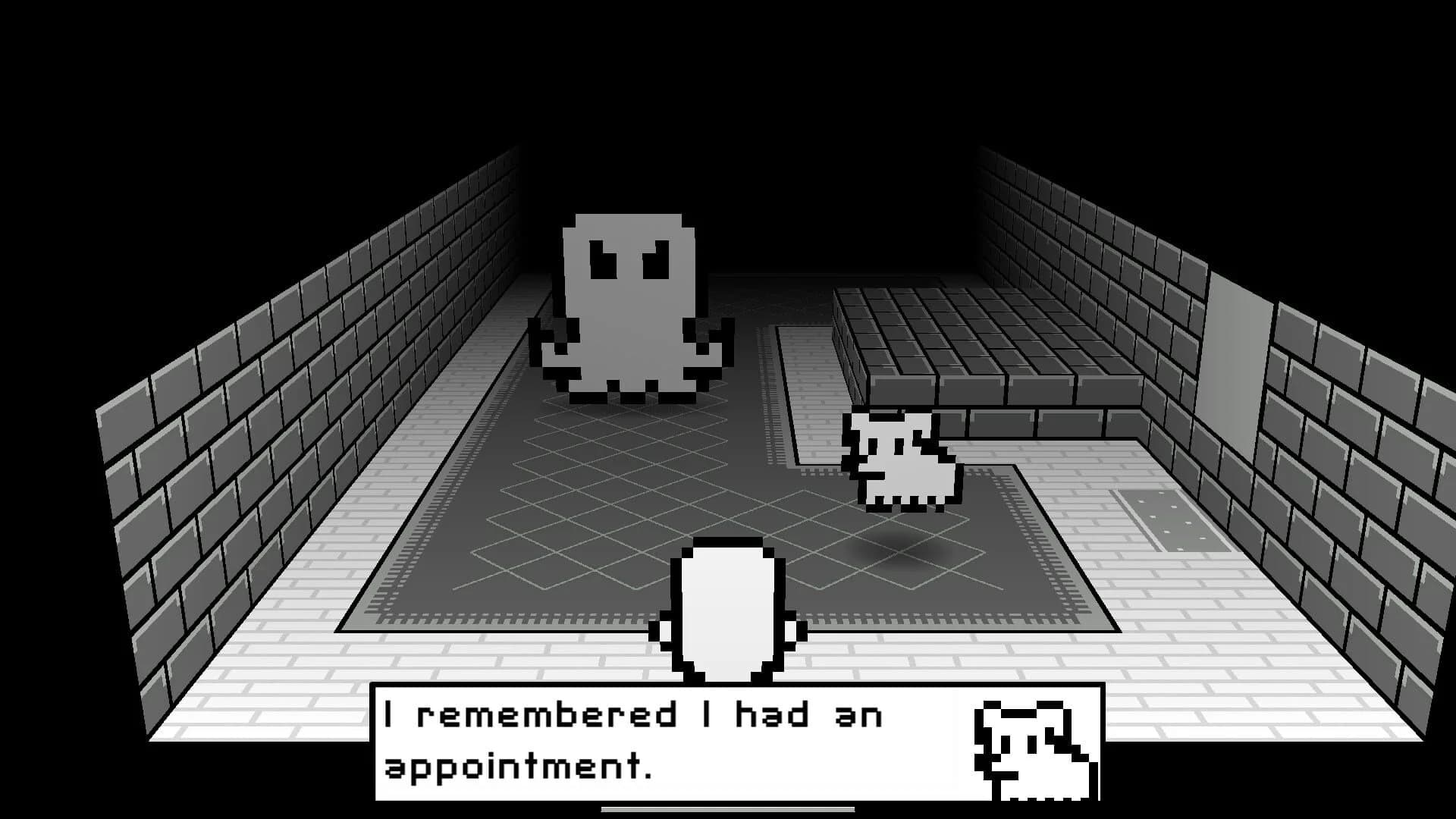Click the large angry ghost sprite

(629, 303)
